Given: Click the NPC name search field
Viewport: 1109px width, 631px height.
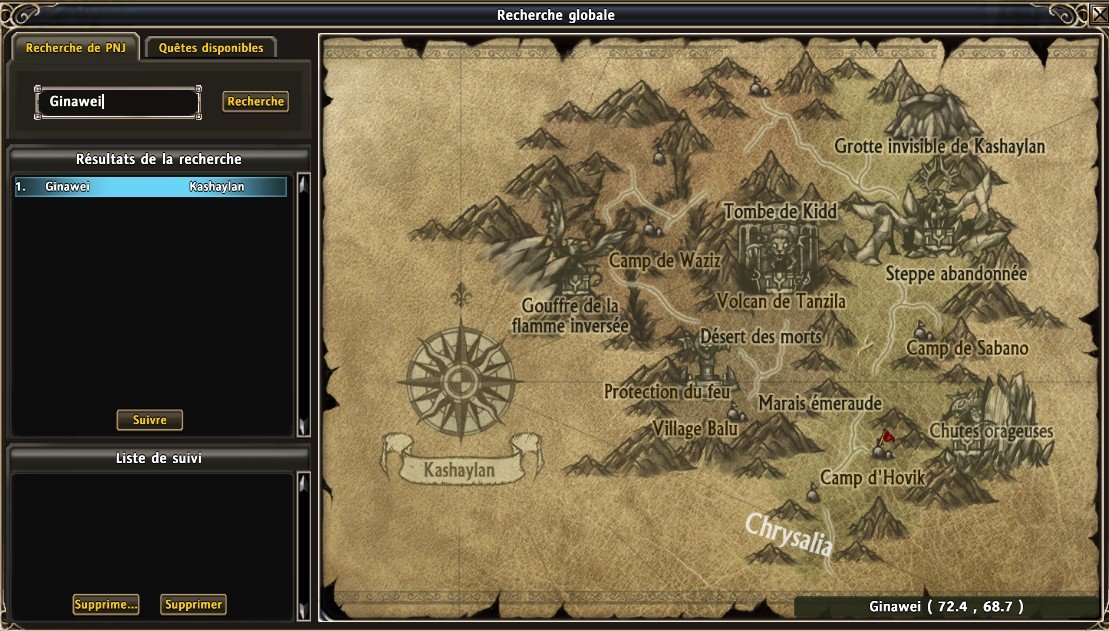Looking at the screenshot, I should coord(118,102).
